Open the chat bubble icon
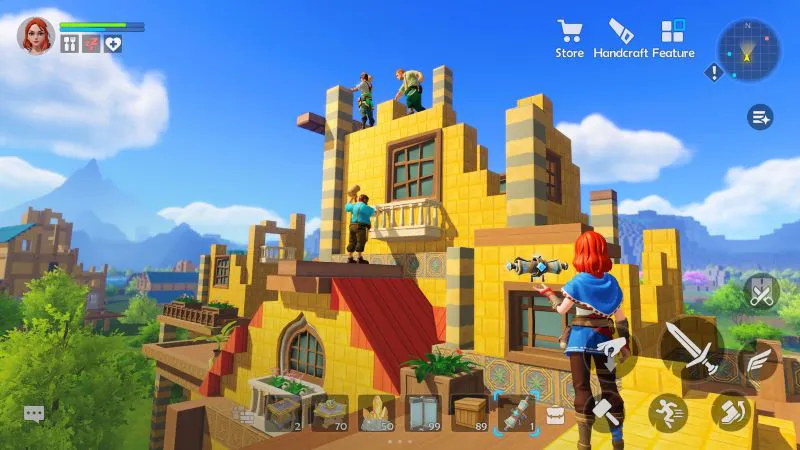The image size is (800, 450). [x=34, y=413]
